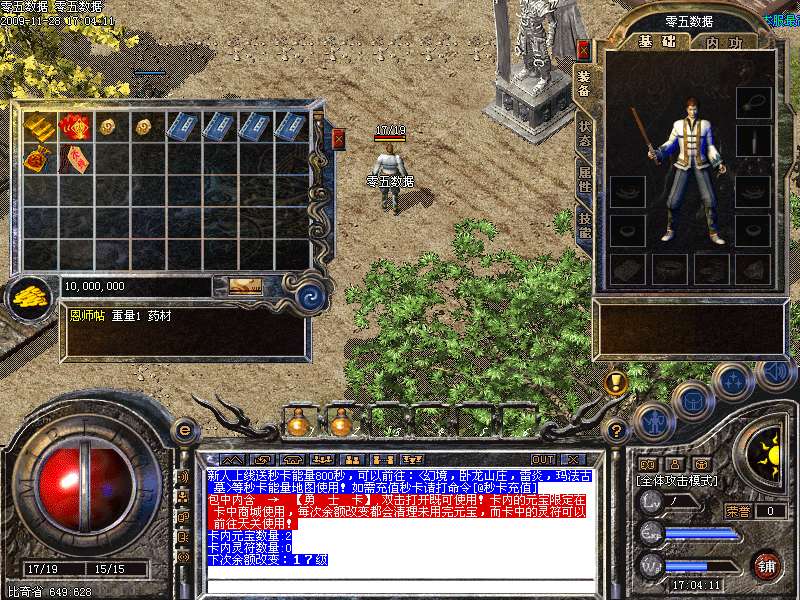Select the paper talisman tag item
Image resolution: width=800 pixels, height=600 pixels.
[x=76, y=159]
